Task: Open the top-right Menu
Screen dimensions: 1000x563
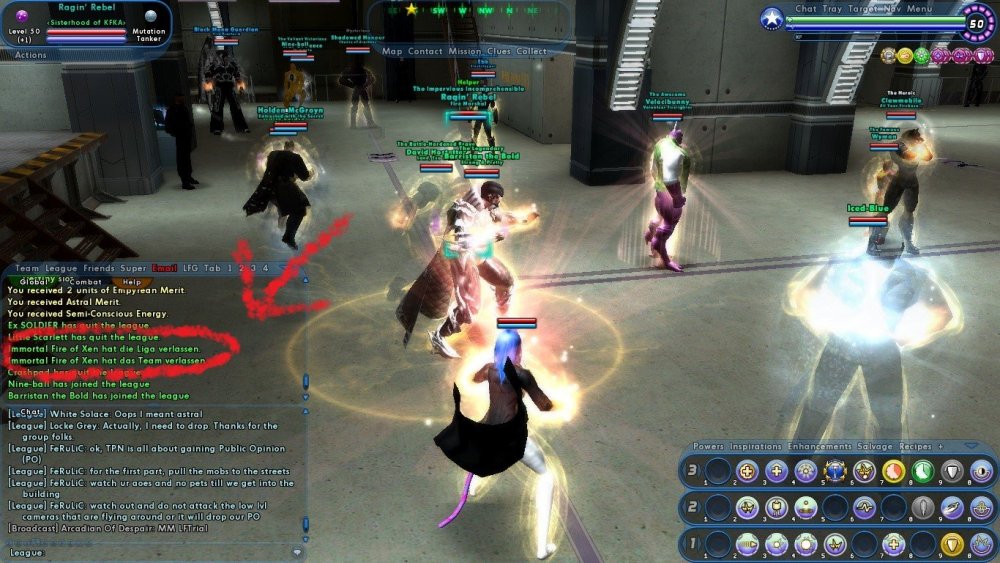Action: (x=920, y=9)
